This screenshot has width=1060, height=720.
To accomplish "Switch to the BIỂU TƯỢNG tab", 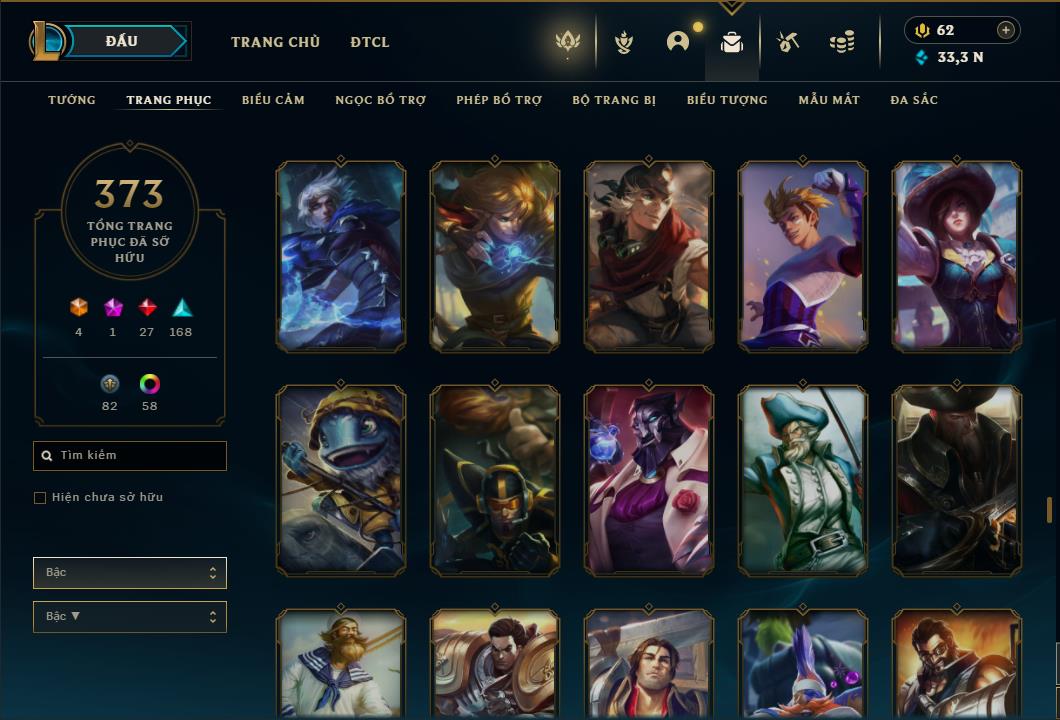I will point(727,100).
